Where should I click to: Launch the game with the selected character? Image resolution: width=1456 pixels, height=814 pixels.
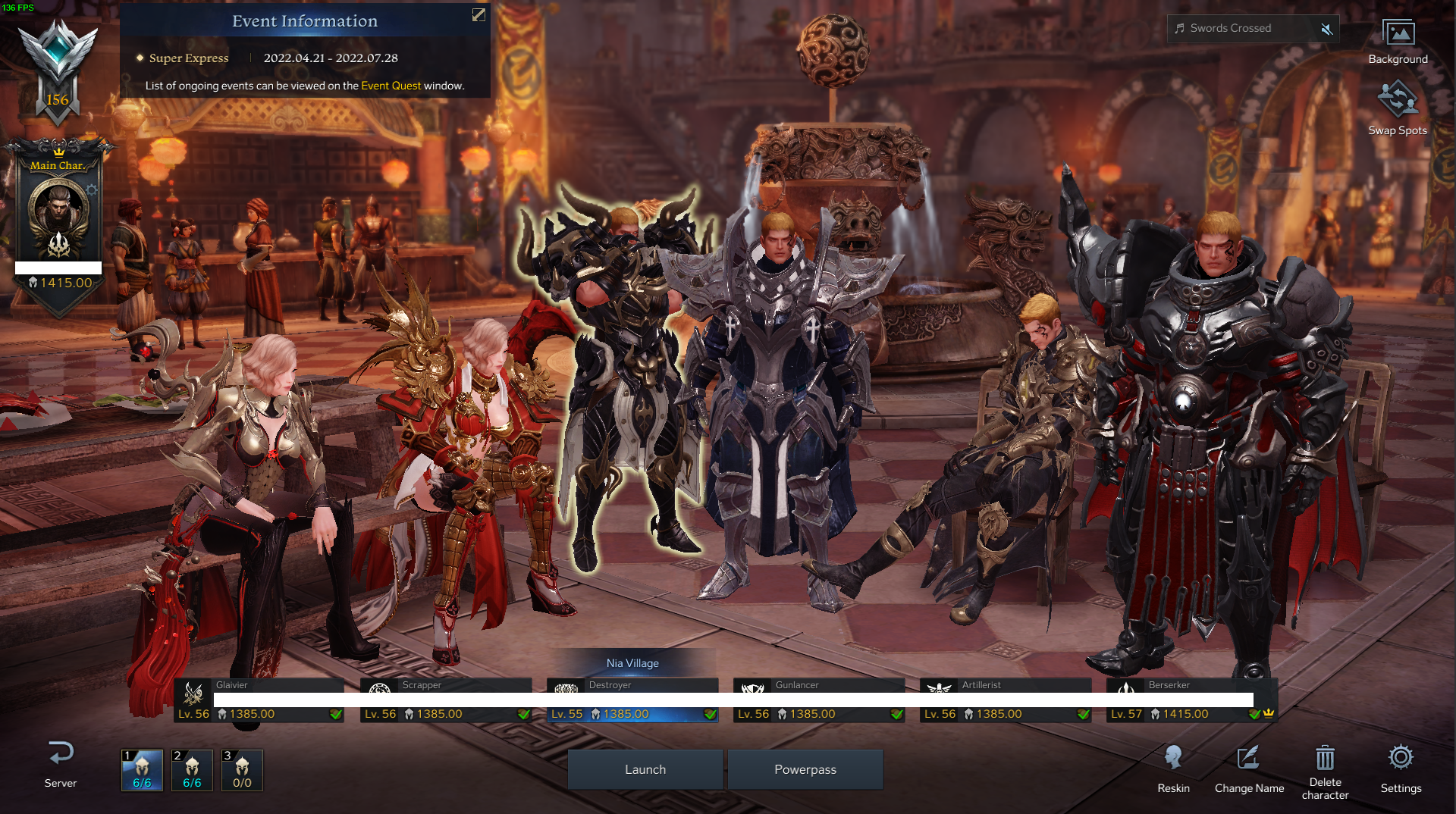[x=645, y=769]
